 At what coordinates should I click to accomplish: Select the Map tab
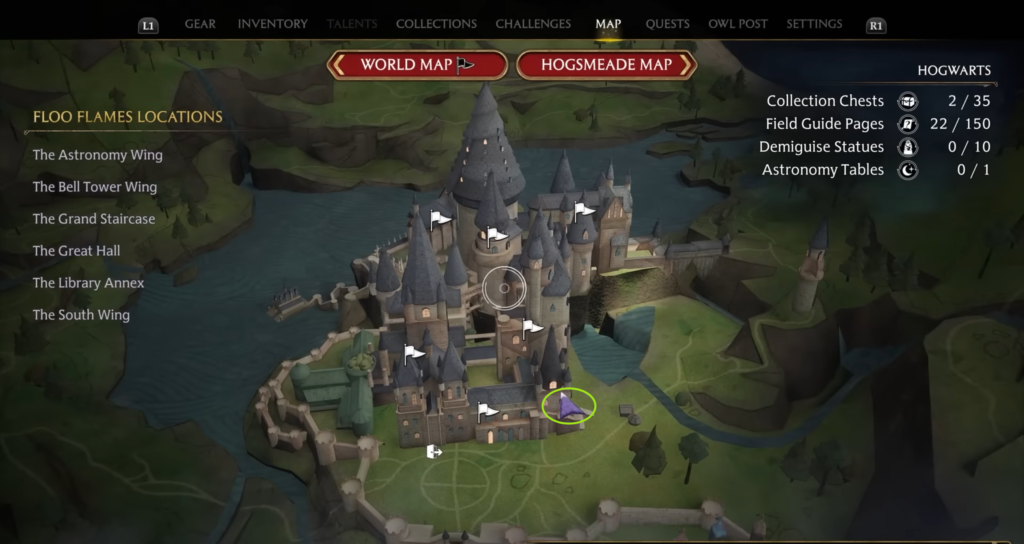tap(608, 24)
